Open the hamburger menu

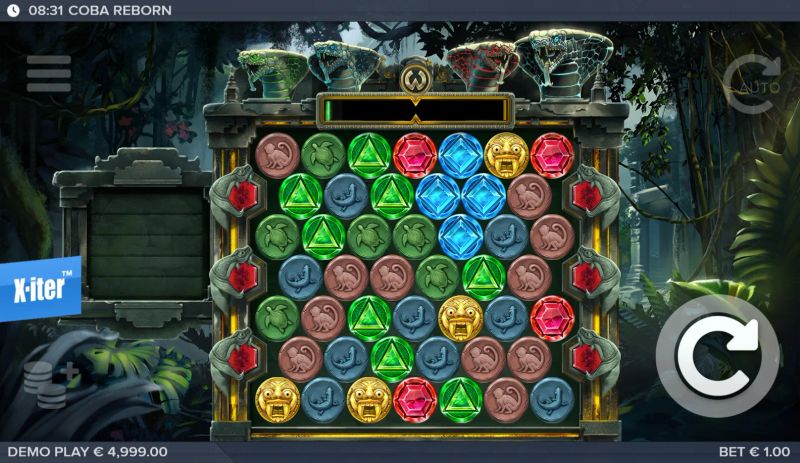tap(49, 73)
